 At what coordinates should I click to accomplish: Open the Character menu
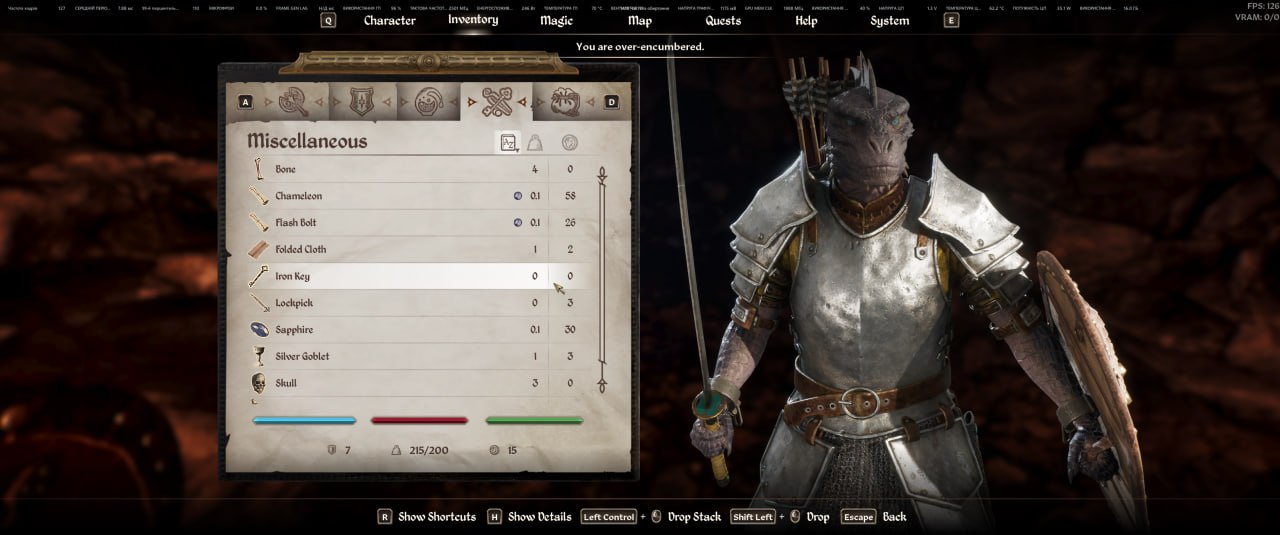point(389,20)
